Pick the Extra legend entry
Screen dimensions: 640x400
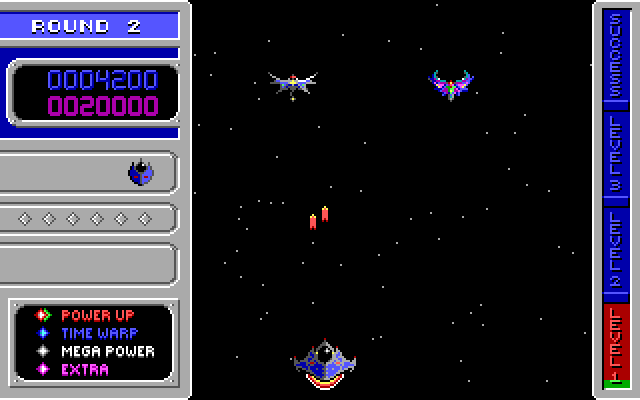(x=85, y=369)
